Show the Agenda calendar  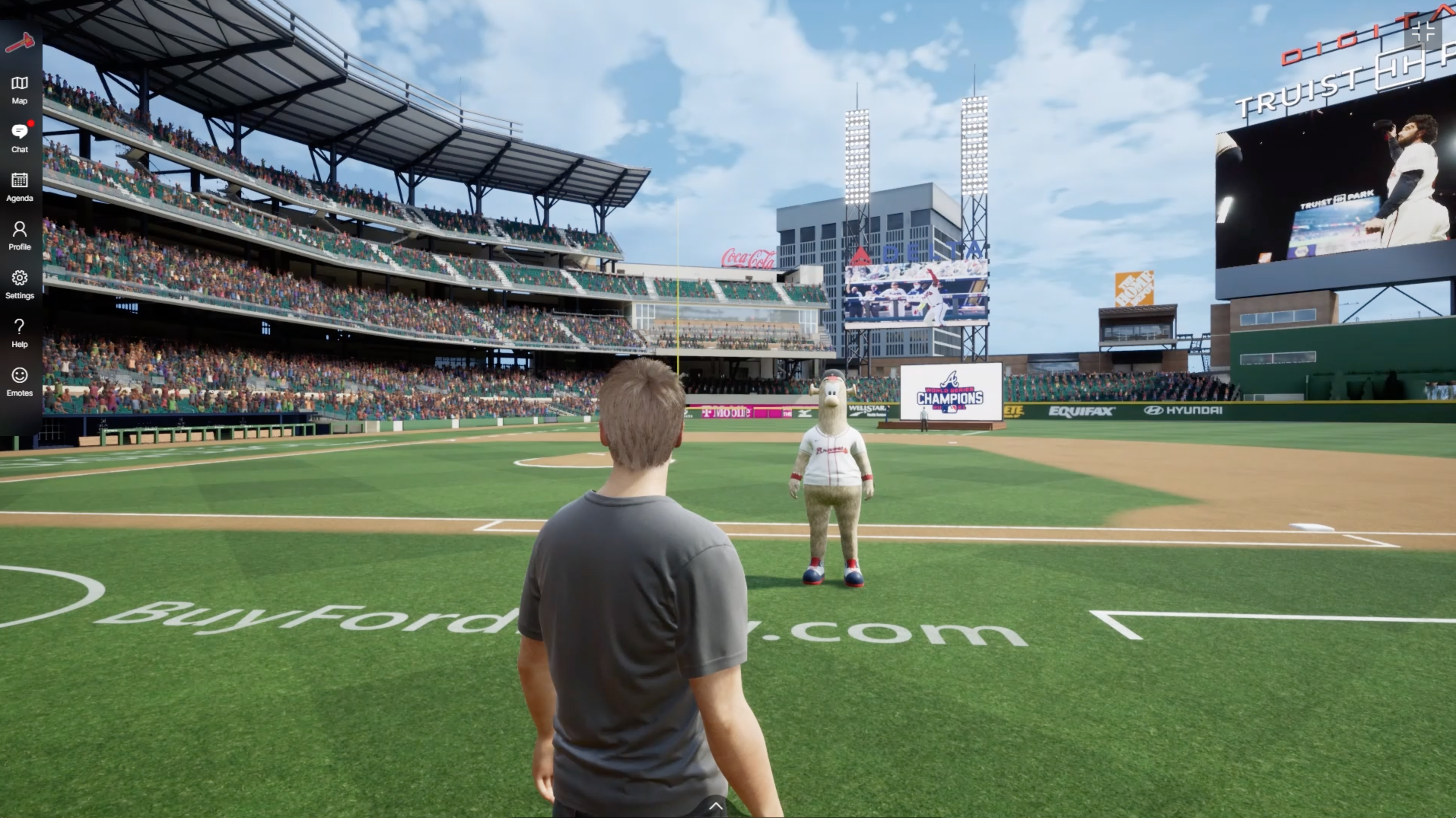(20, 186)
